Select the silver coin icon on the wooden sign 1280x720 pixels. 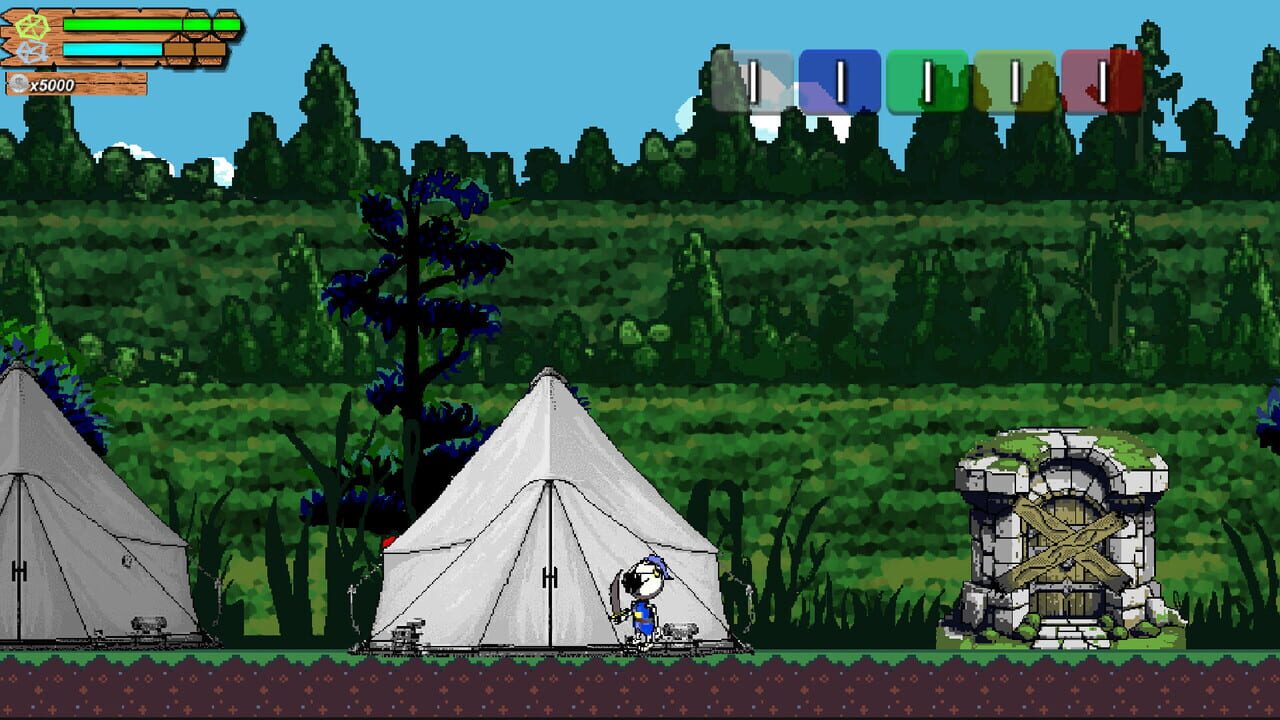[x=18, y=82]
